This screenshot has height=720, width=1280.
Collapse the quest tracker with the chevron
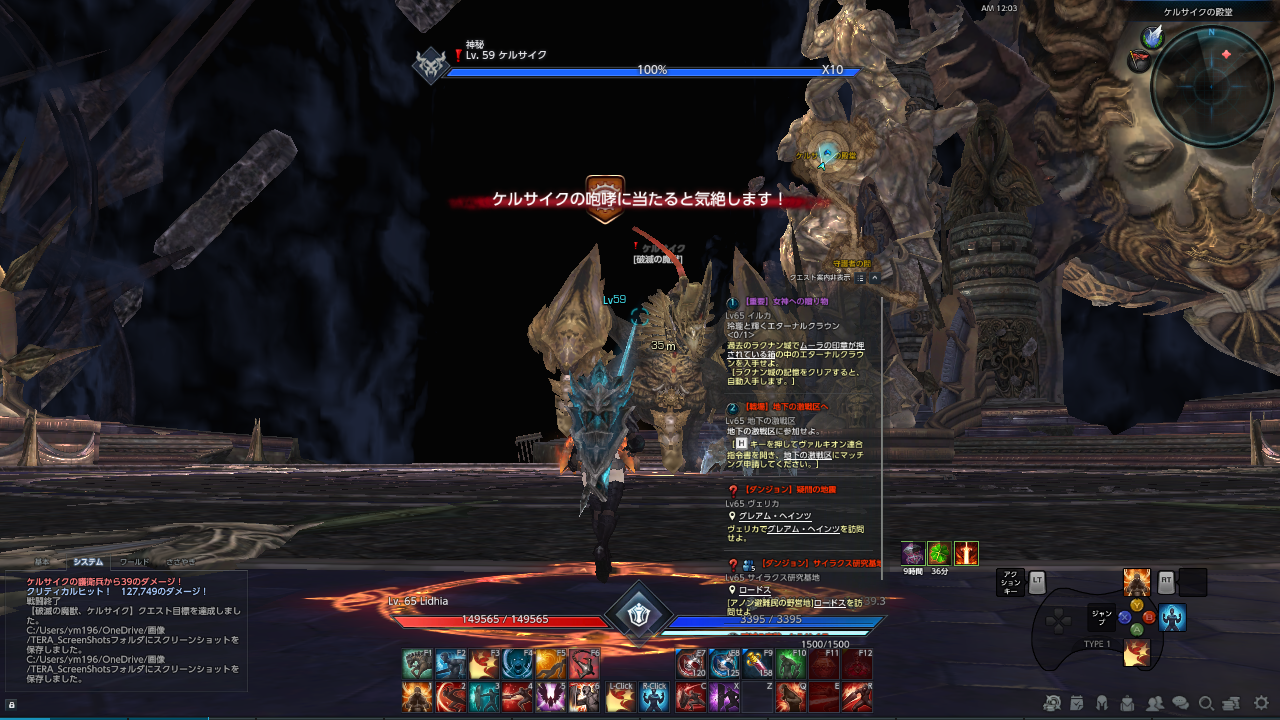[x=875, y=278]
